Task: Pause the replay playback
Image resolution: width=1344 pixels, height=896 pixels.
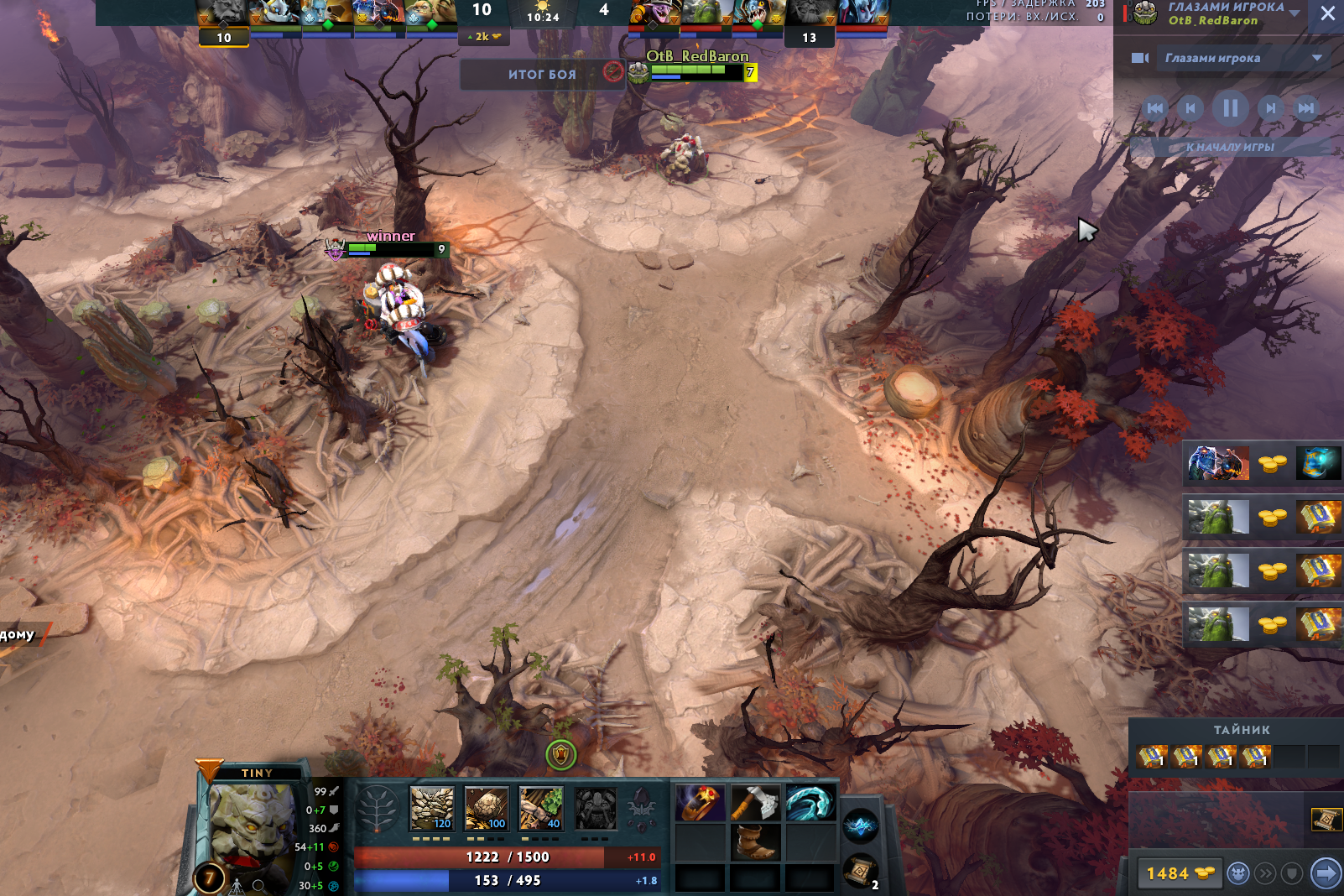Action: (1230, 108)
